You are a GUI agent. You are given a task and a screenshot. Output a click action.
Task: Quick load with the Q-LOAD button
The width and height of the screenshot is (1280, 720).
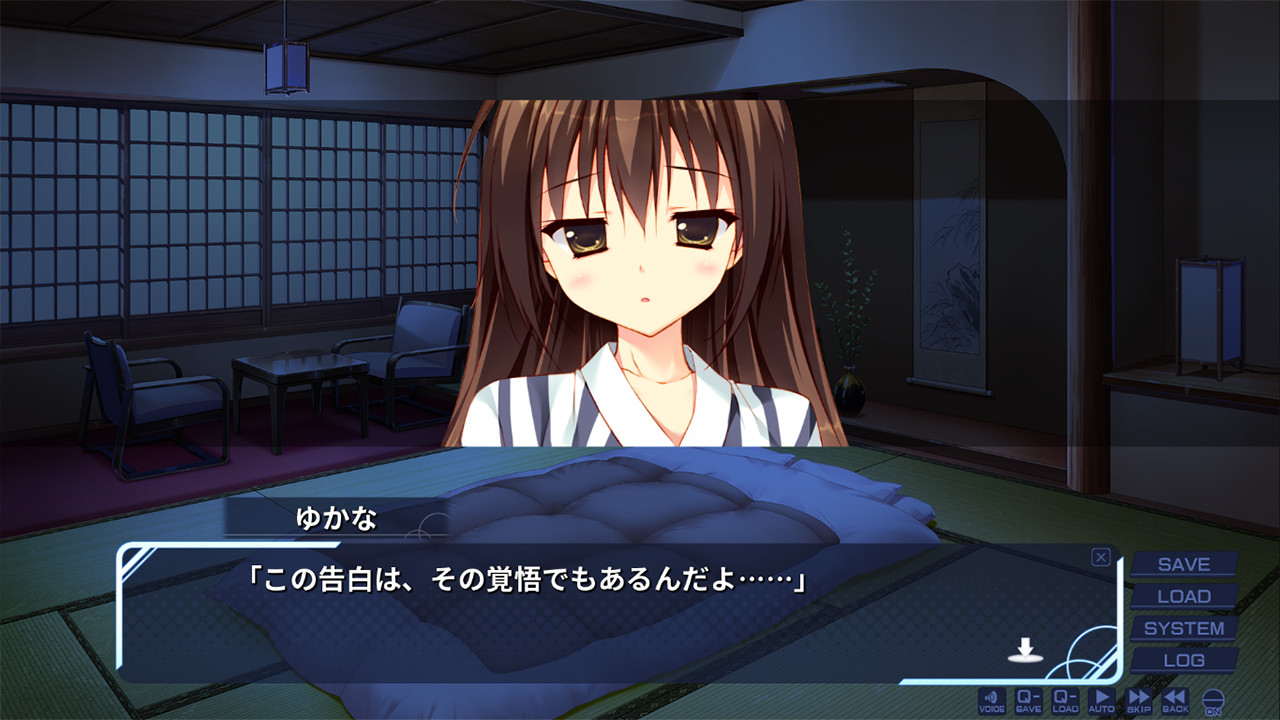1065,700
